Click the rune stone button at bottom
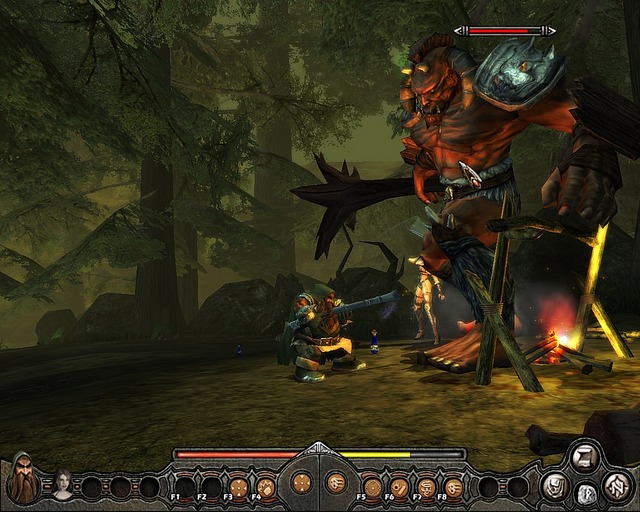This screenshot has height=512, width=640. pos(585,493)
